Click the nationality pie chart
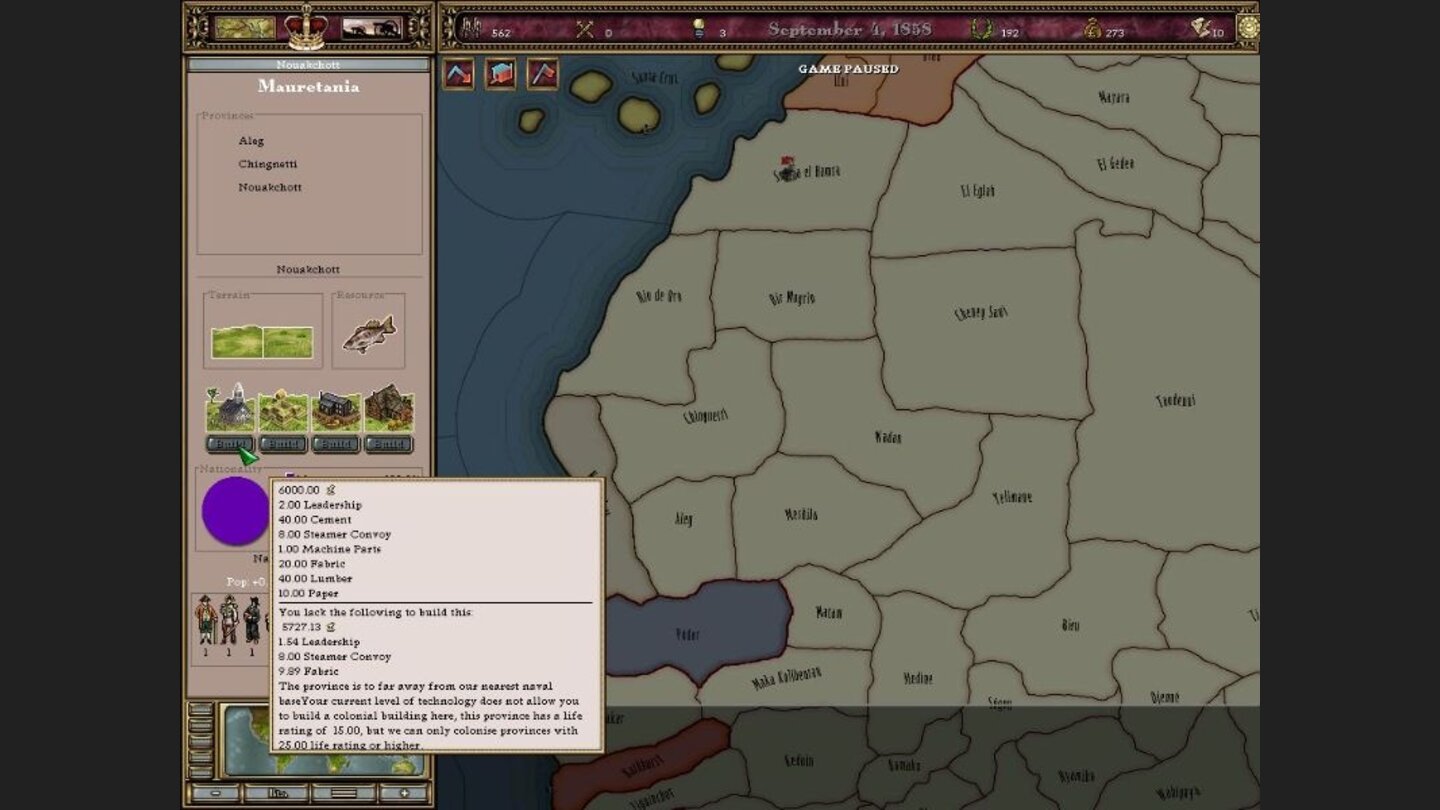Screen dimensions: 1440x810 [x=235, y=510]
